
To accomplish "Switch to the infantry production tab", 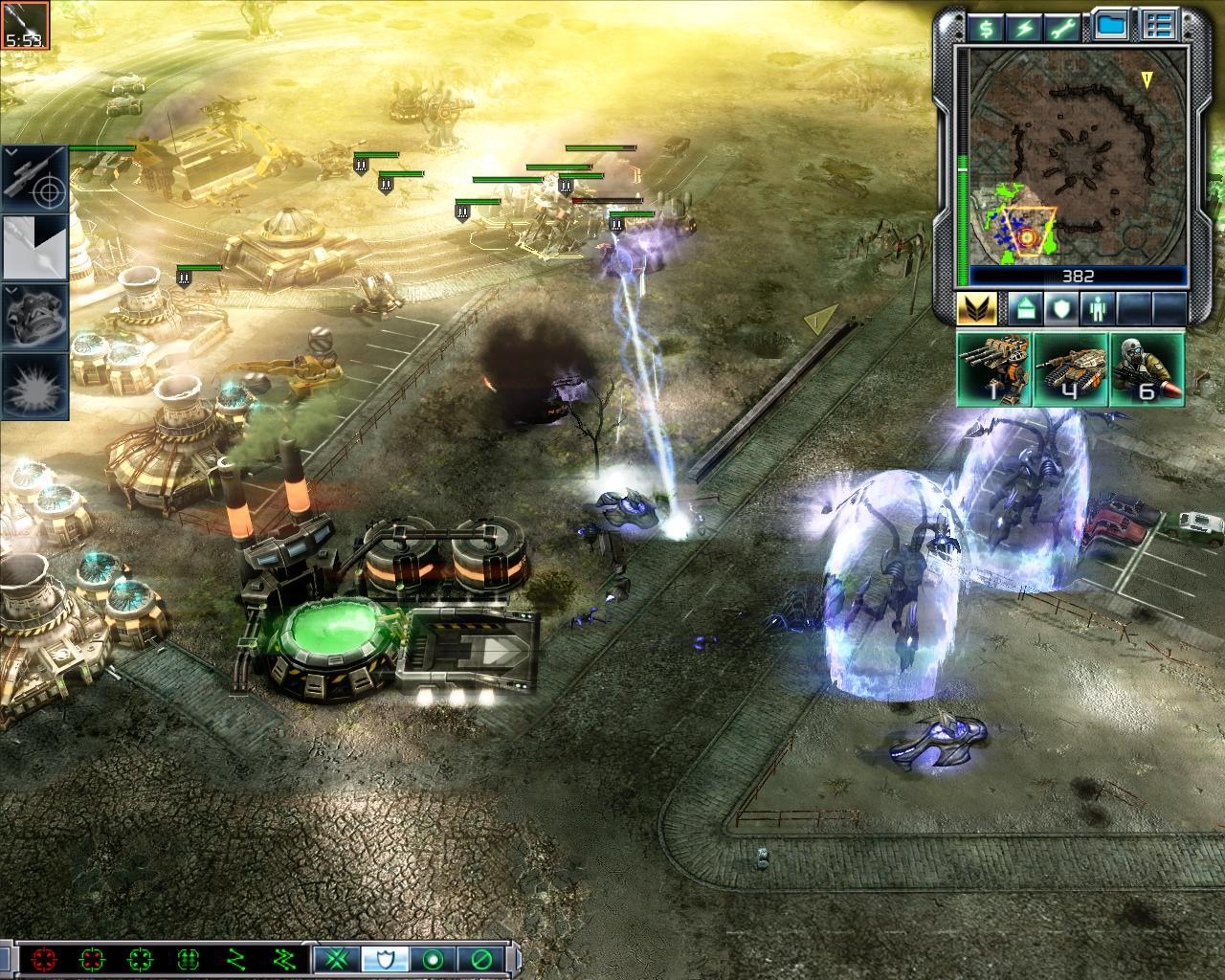I will pyautogui.click(x=1092, y=309).
